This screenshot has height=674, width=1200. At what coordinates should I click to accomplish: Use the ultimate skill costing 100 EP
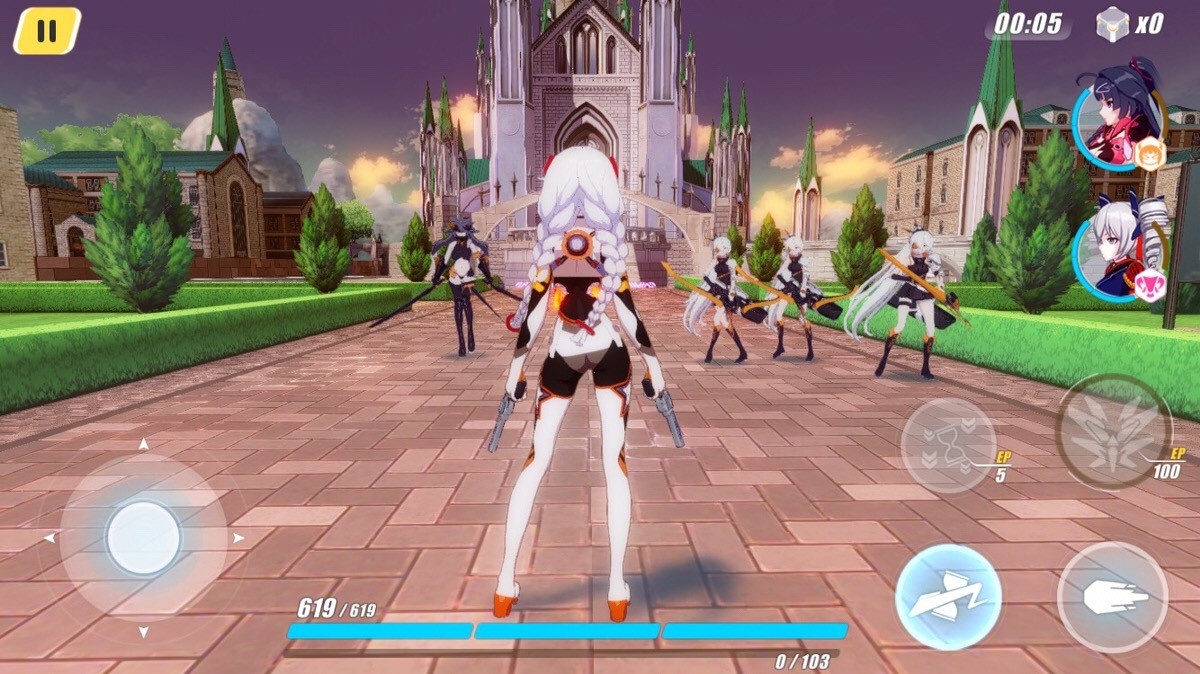1114,431
